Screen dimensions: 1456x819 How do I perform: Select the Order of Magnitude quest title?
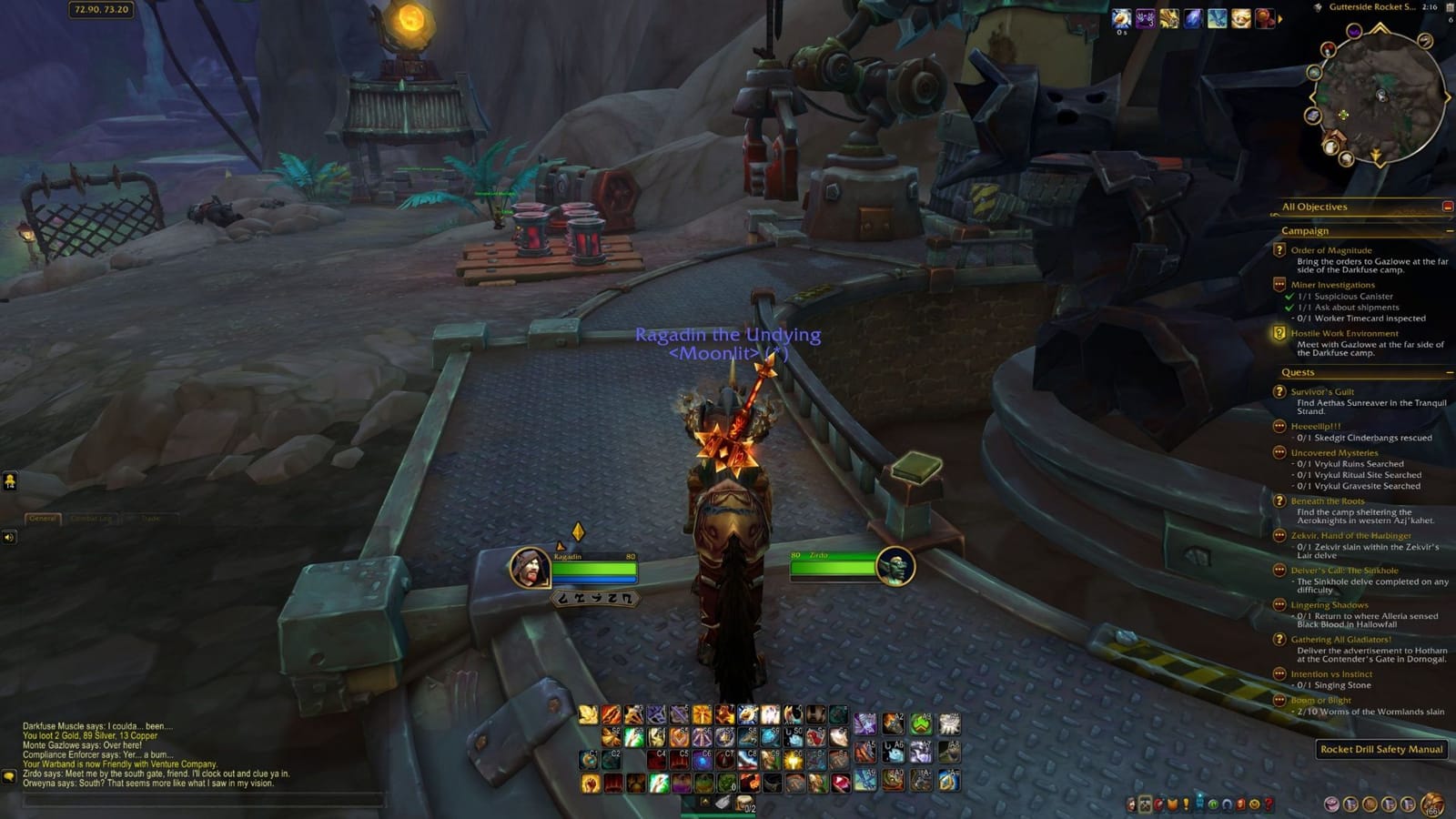pyautogui.click(x=1331, y=250)
